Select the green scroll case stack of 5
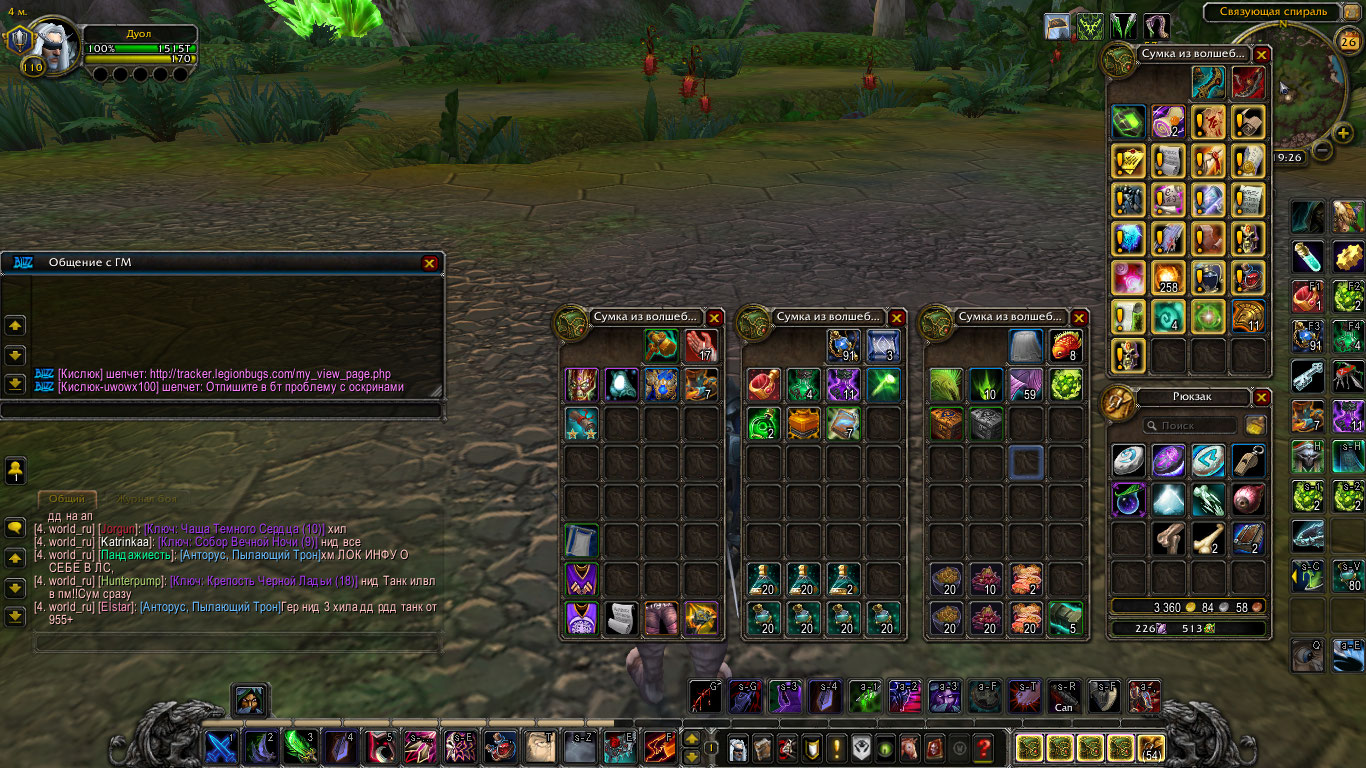1366x768 pixels. (1067, 617)
